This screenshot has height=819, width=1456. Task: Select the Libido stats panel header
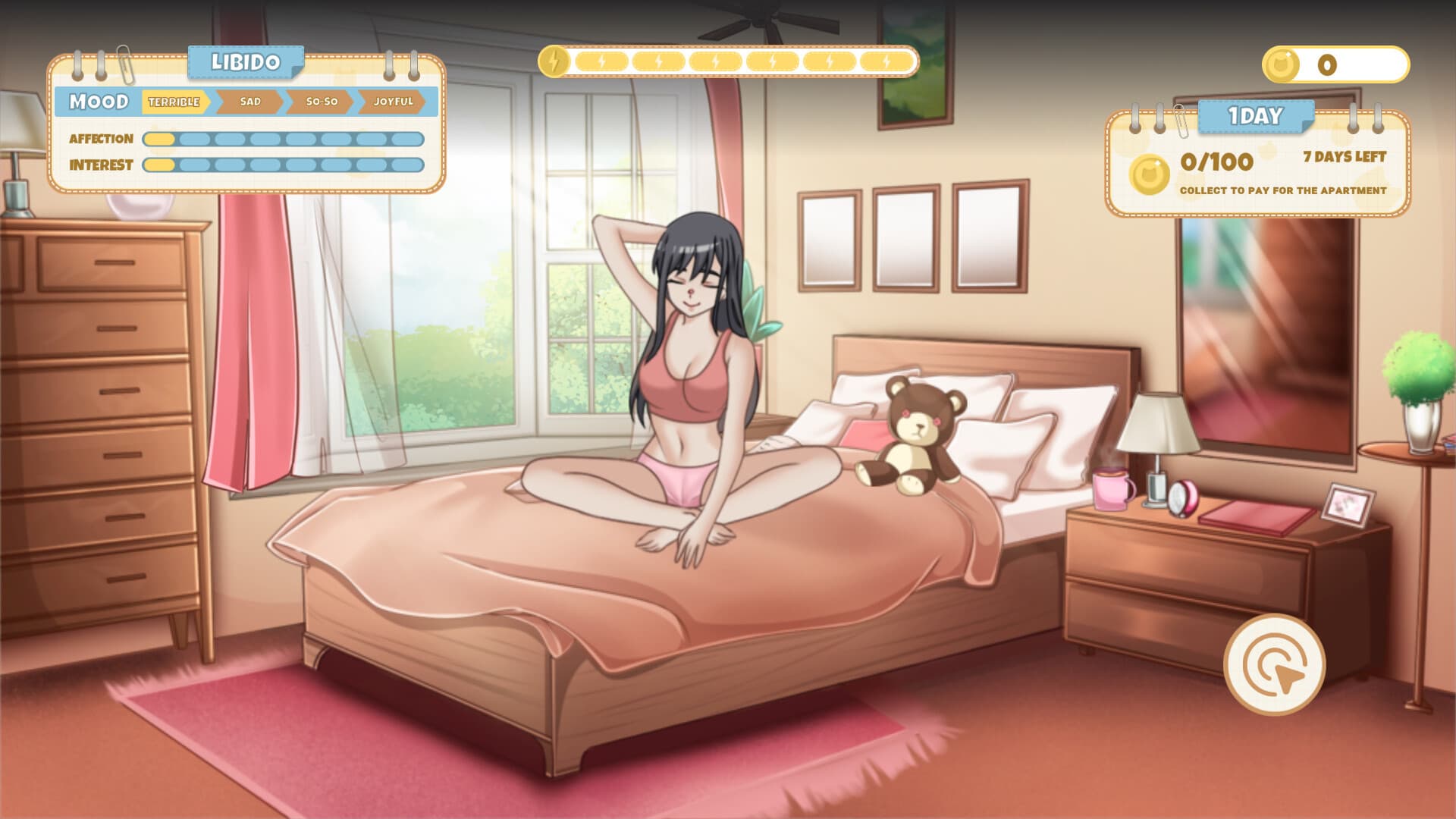(245, 62)
